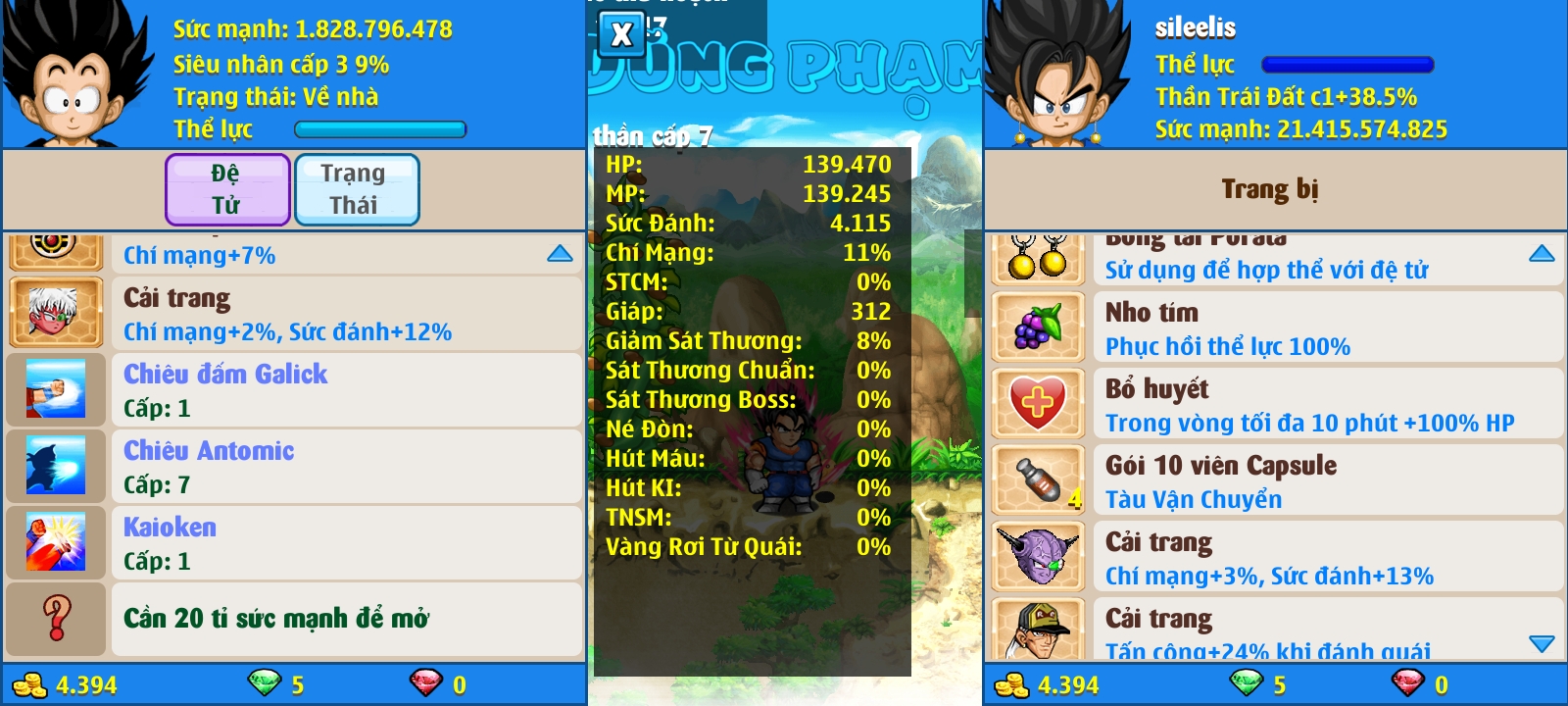Select the capped soldier Cải trang costume
Image resolution: width=1568 pixels, height=706 pixels.
(x=1274, y=630)
